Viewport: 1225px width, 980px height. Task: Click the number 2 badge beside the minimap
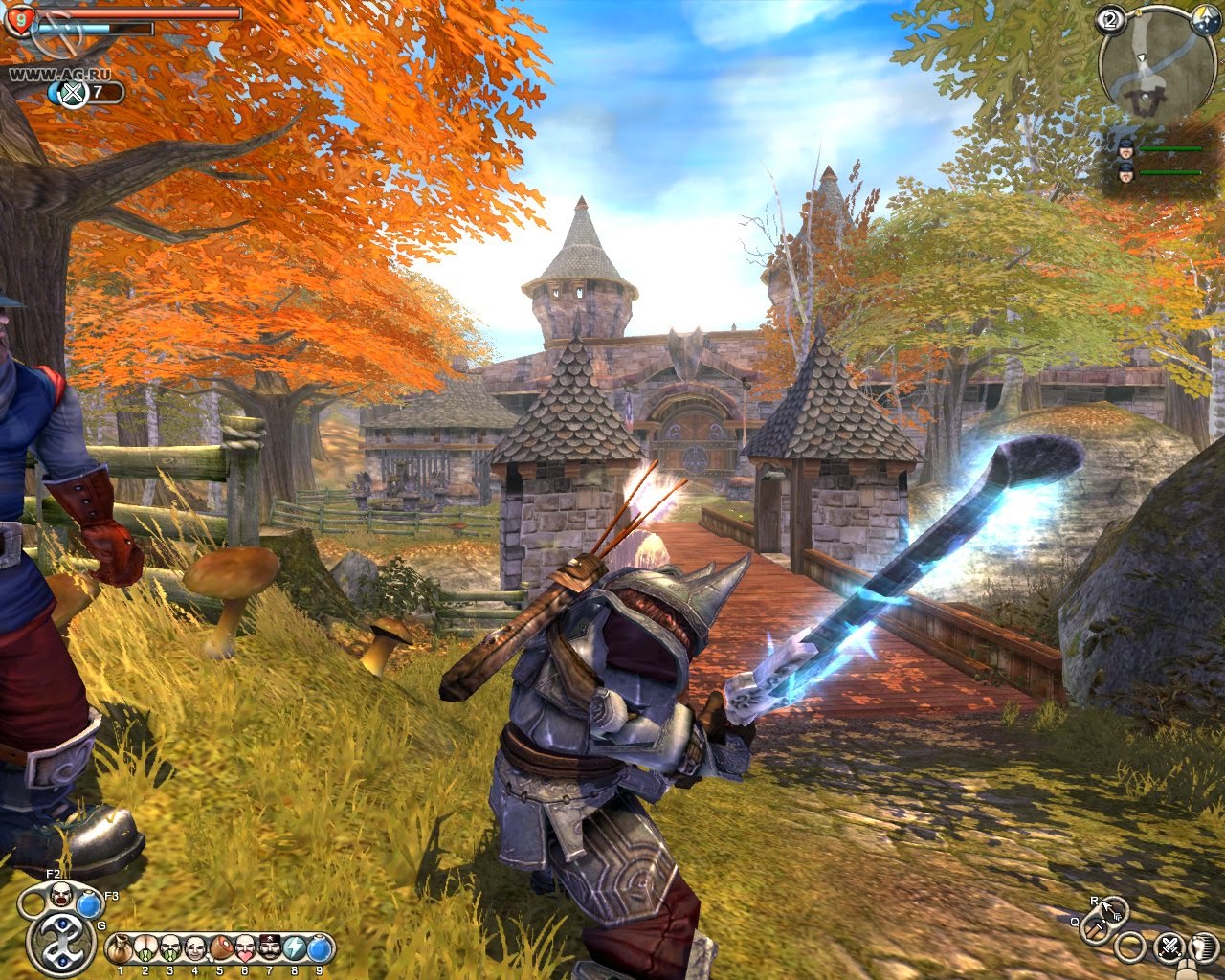coord(1110,19)
